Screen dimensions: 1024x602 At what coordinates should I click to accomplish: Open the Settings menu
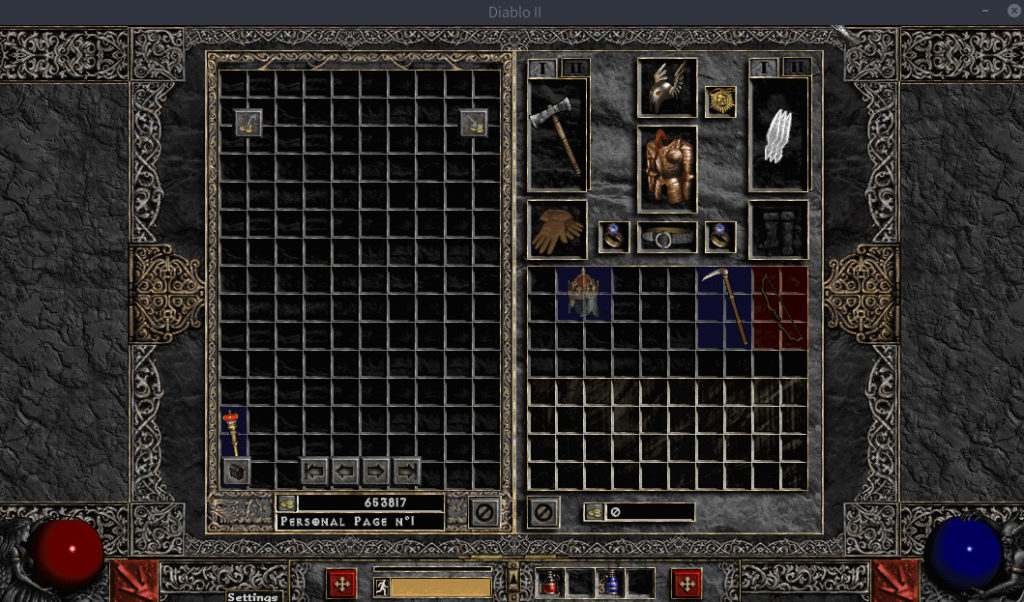click(x=252, y=597)
